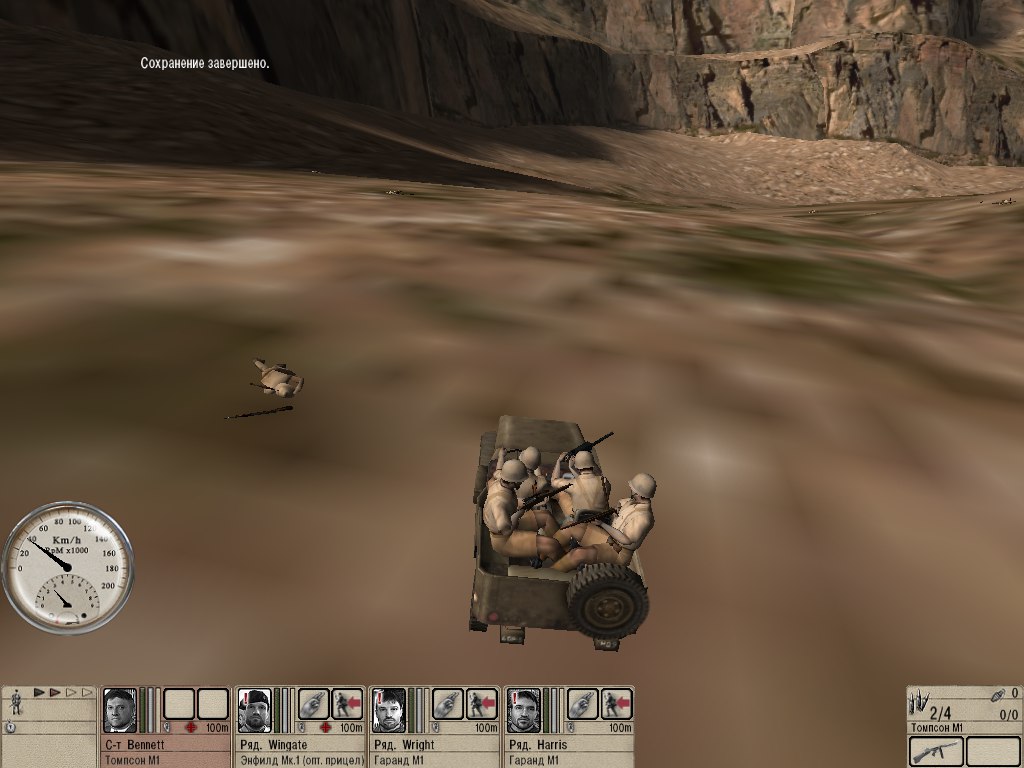The image size is (1024, 768).
Task: Click Wingate's soldier red arrow icon
Action: click(x=347, y=704)
